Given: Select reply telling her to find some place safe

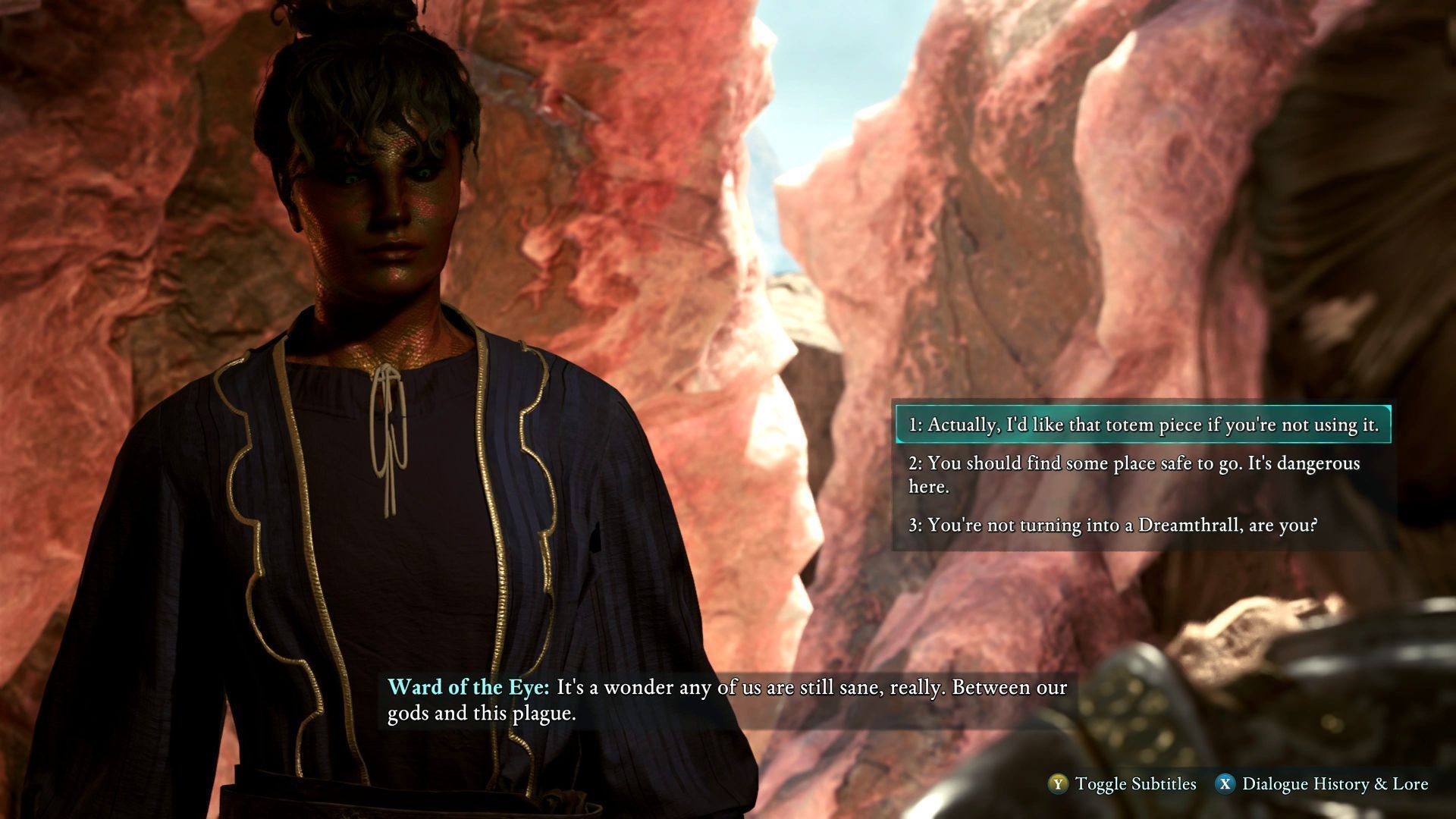Looking at the screenshot, I should click(1134, 474).
